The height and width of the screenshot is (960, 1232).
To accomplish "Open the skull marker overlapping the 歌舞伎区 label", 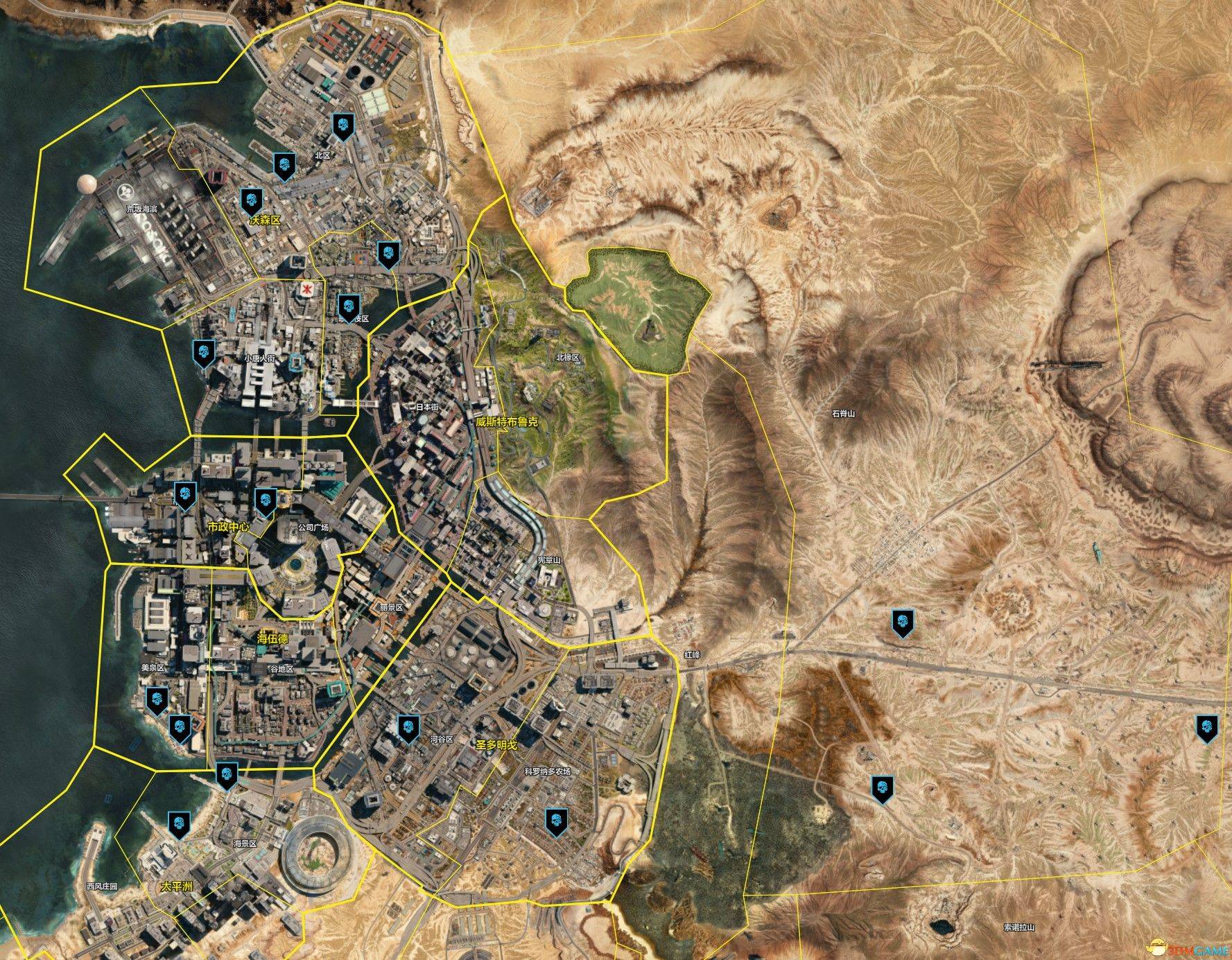I will click(x=347, y=306).
